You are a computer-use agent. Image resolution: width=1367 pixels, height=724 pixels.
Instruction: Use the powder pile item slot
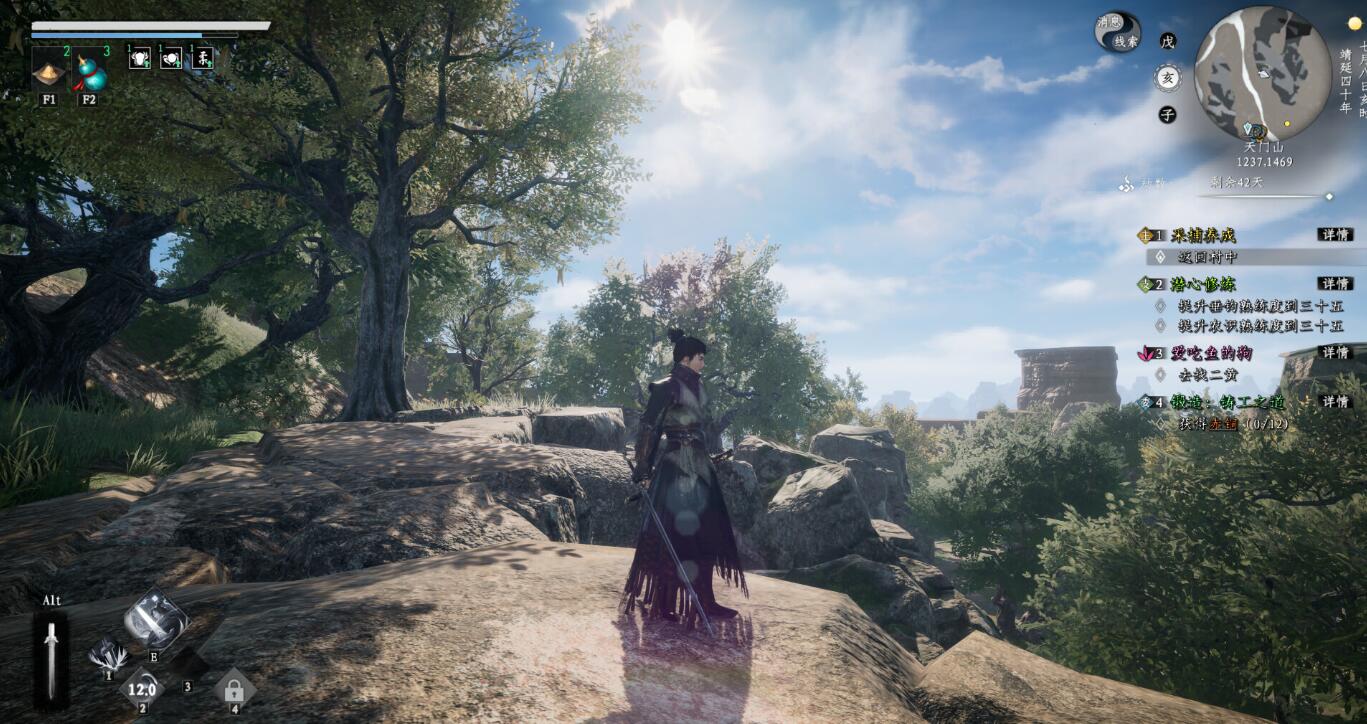[x=48, y=72]
